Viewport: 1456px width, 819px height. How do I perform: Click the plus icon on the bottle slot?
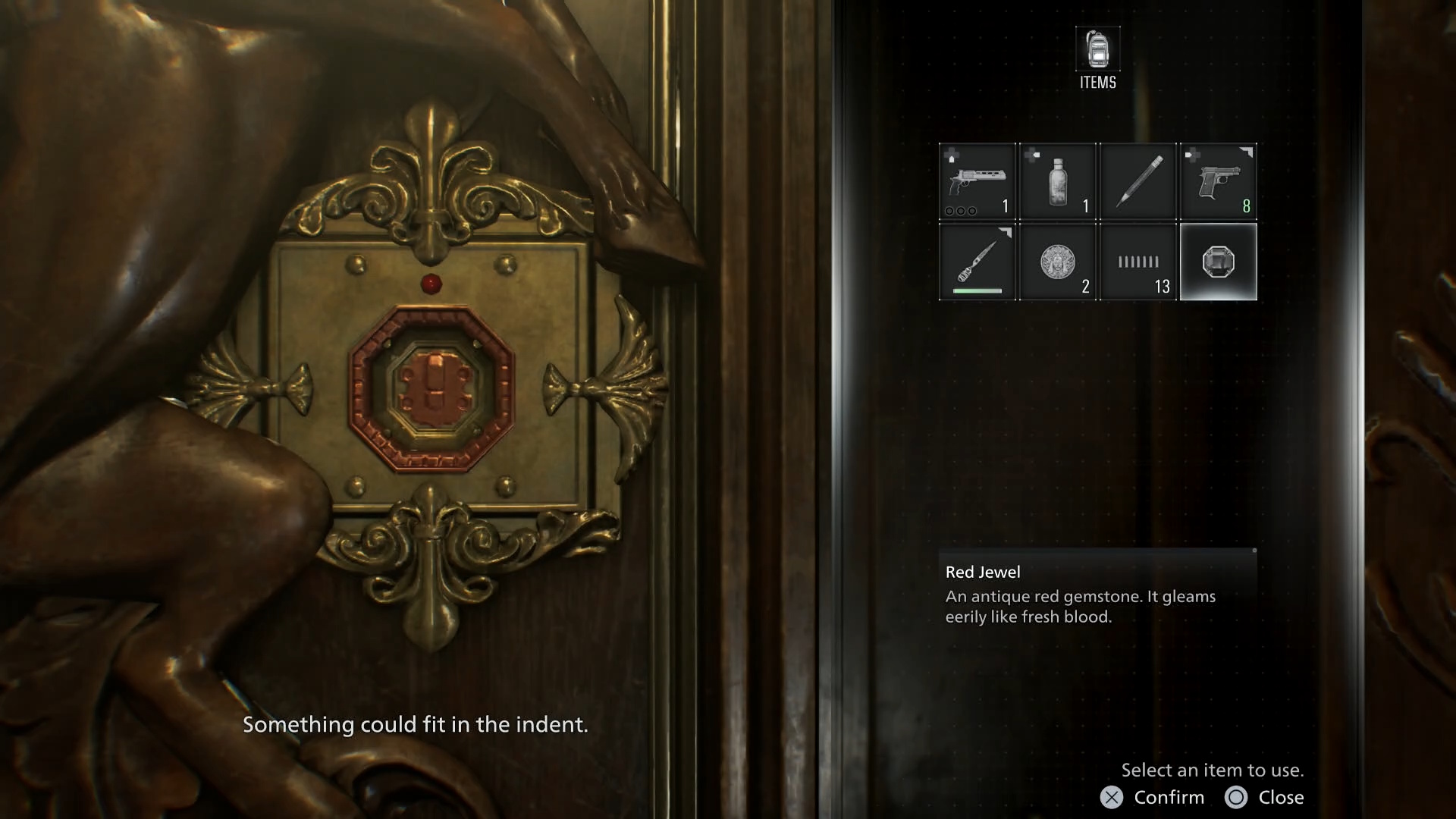(x=1031, y=155)
